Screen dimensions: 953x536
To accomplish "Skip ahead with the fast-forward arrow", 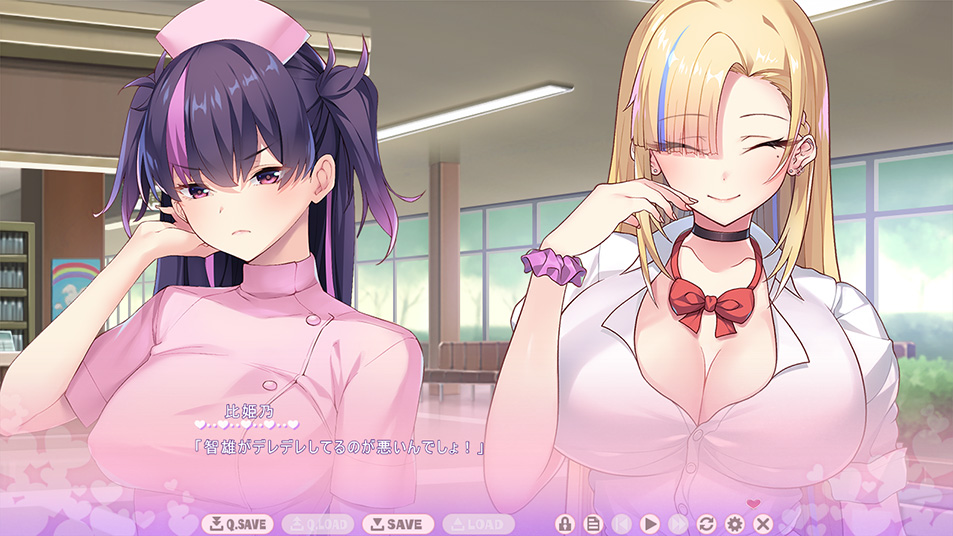I will click(x=678, y=524).
